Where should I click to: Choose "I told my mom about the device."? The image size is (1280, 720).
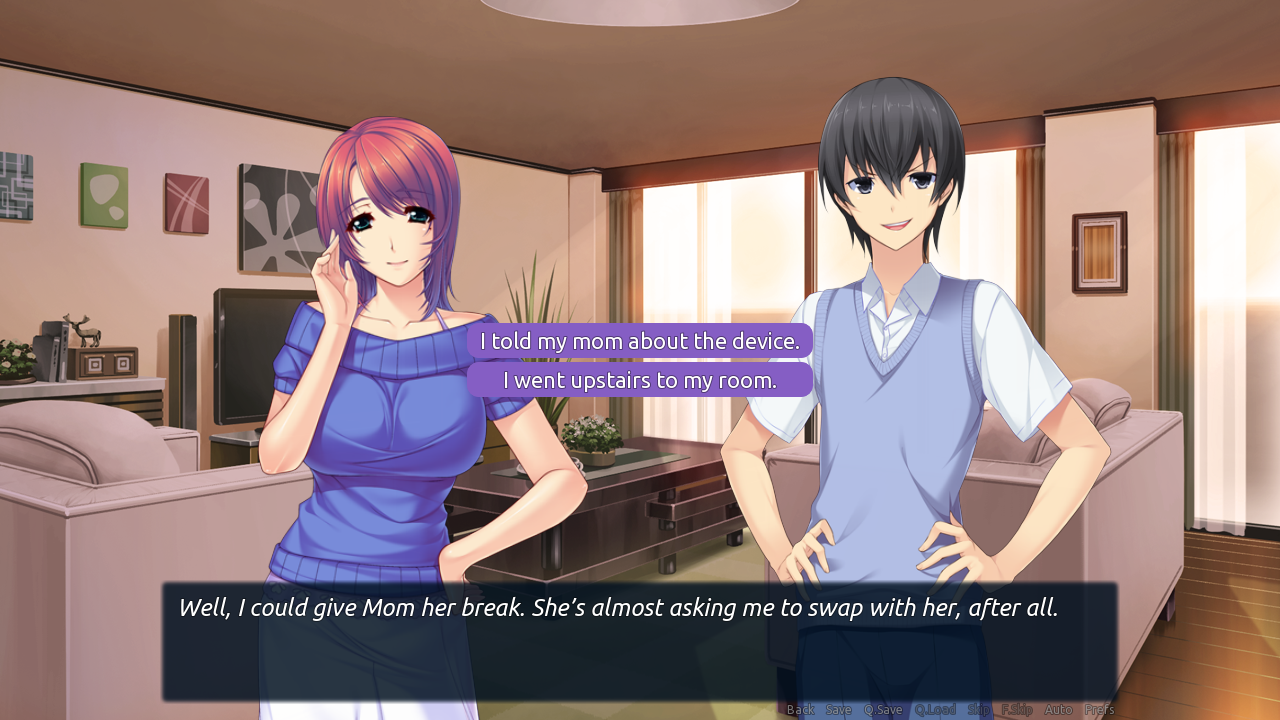pyautogui.click(x=642, y=341)
